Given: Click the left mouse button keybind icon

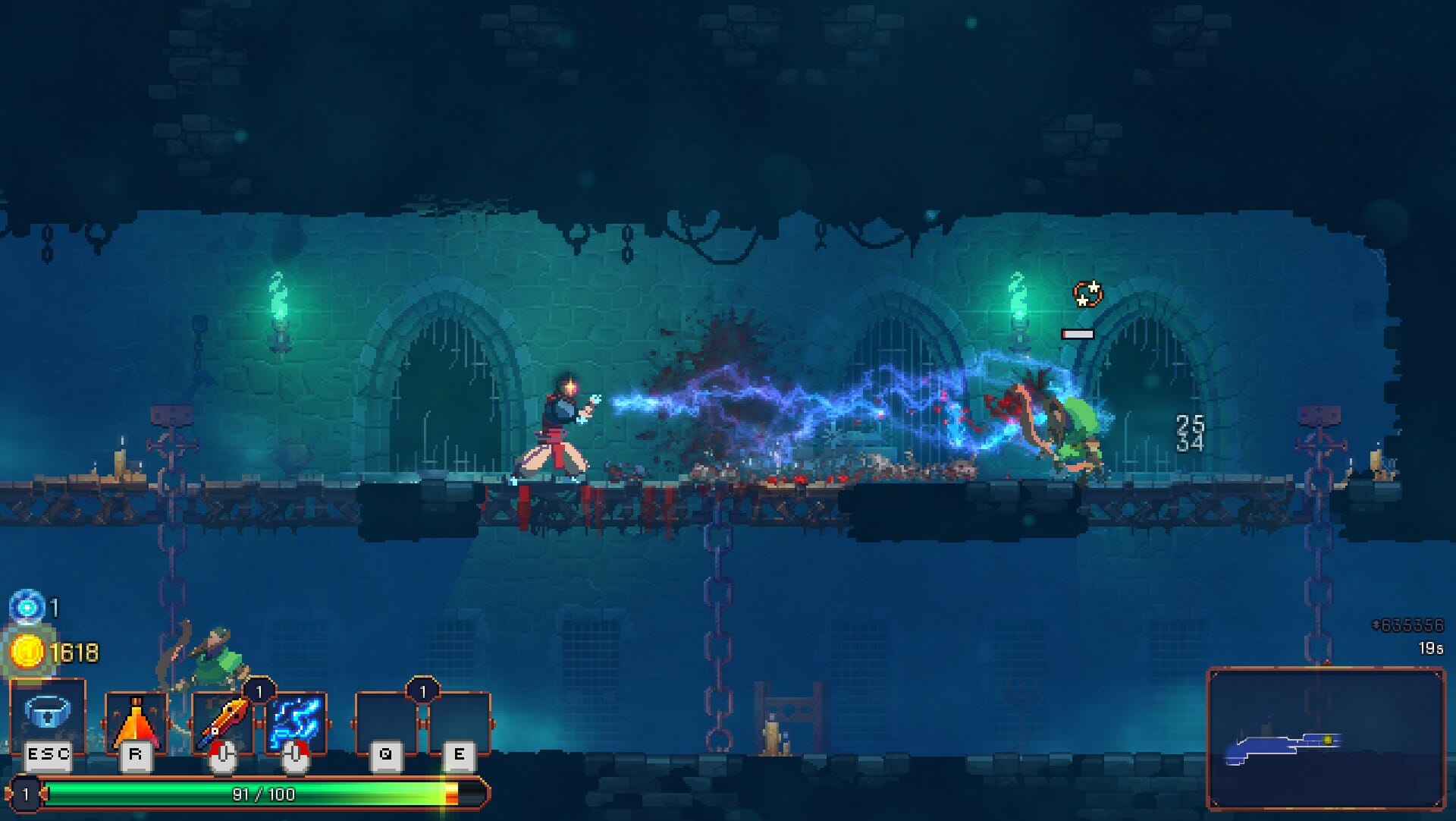Looking at the screenshot, I should click(x=225, y=756).
